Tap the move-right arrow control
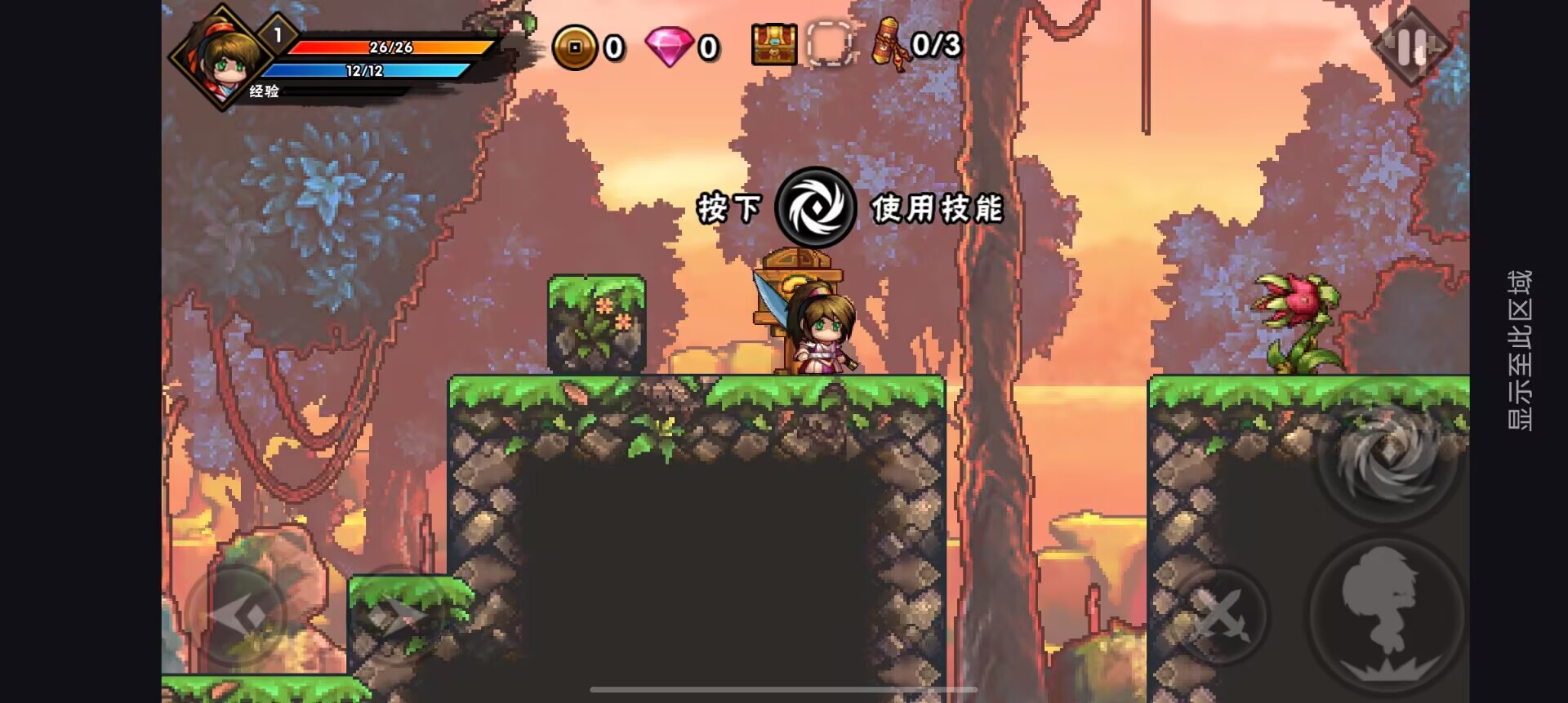 pyautogui.click(x=397, y=616)
